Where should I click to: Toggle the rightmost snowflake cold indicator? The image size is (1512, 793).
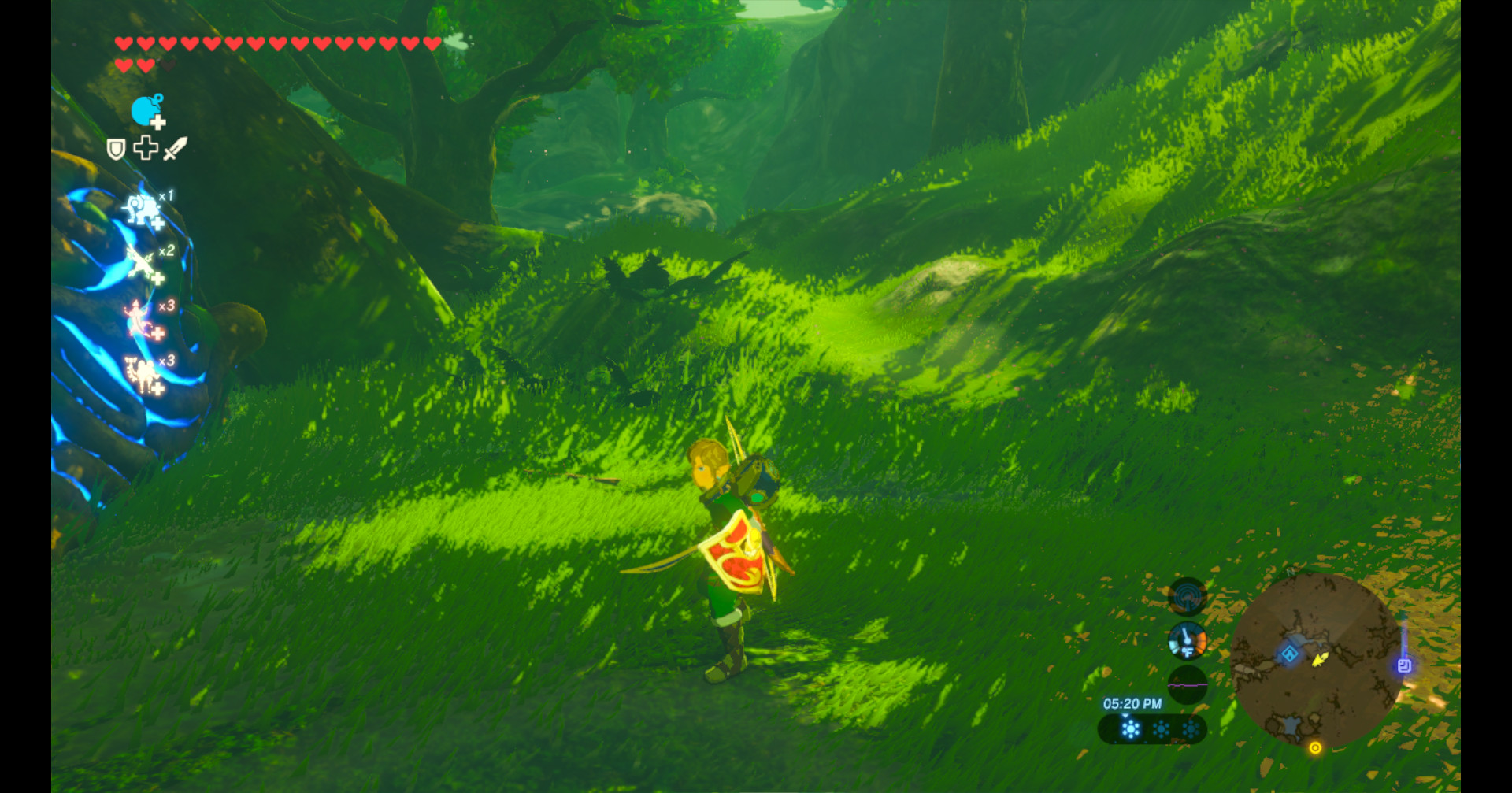click(x=1190, y=728)
